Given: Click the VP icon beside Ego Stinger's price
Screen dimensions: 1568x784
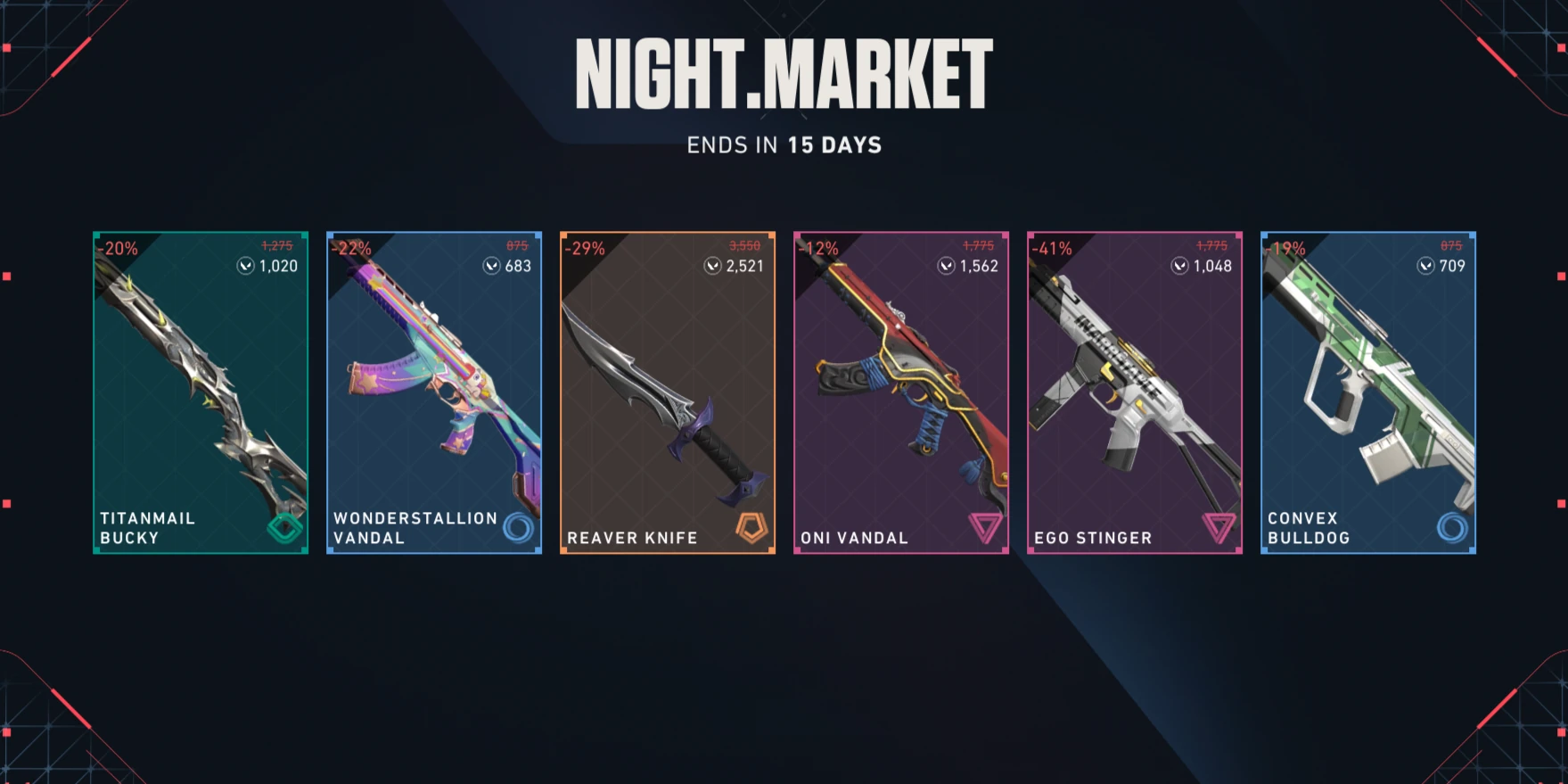Looking at the screenshot, I should [1178, 265].
